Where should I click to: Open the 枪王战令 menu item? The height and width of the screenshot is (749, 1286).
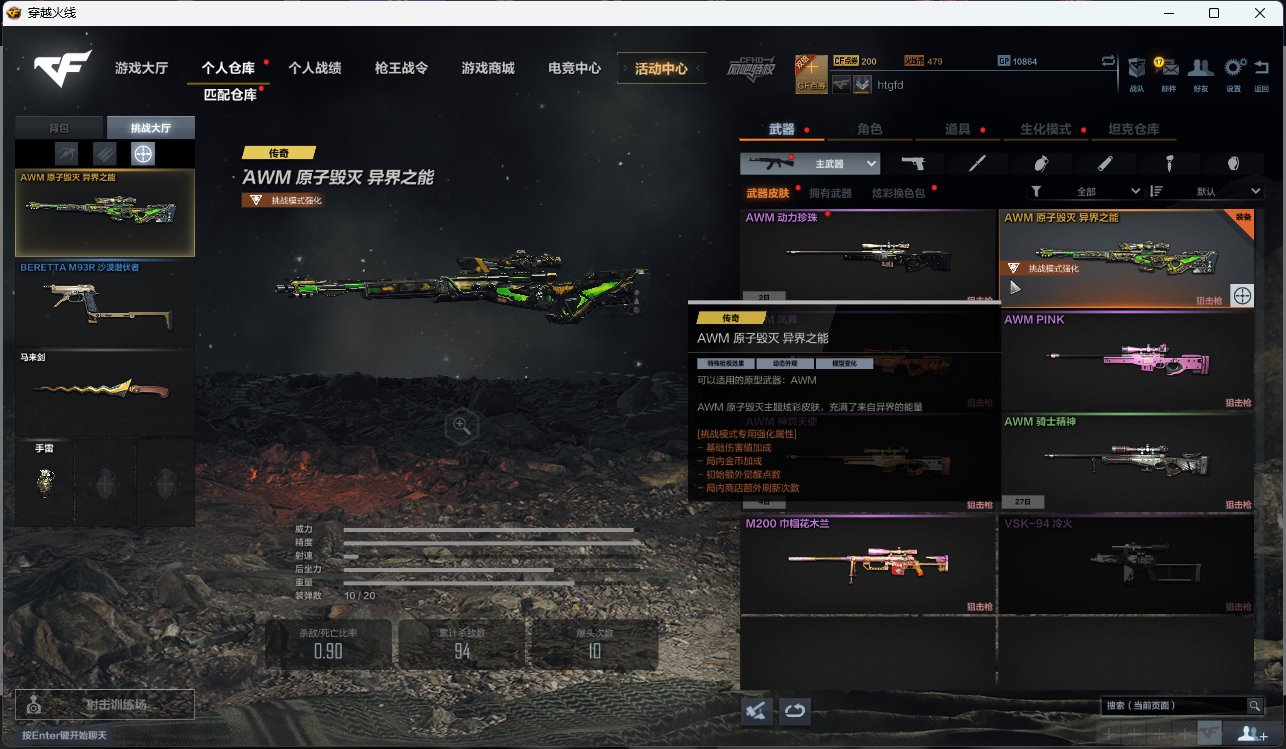tap(401, 68)
